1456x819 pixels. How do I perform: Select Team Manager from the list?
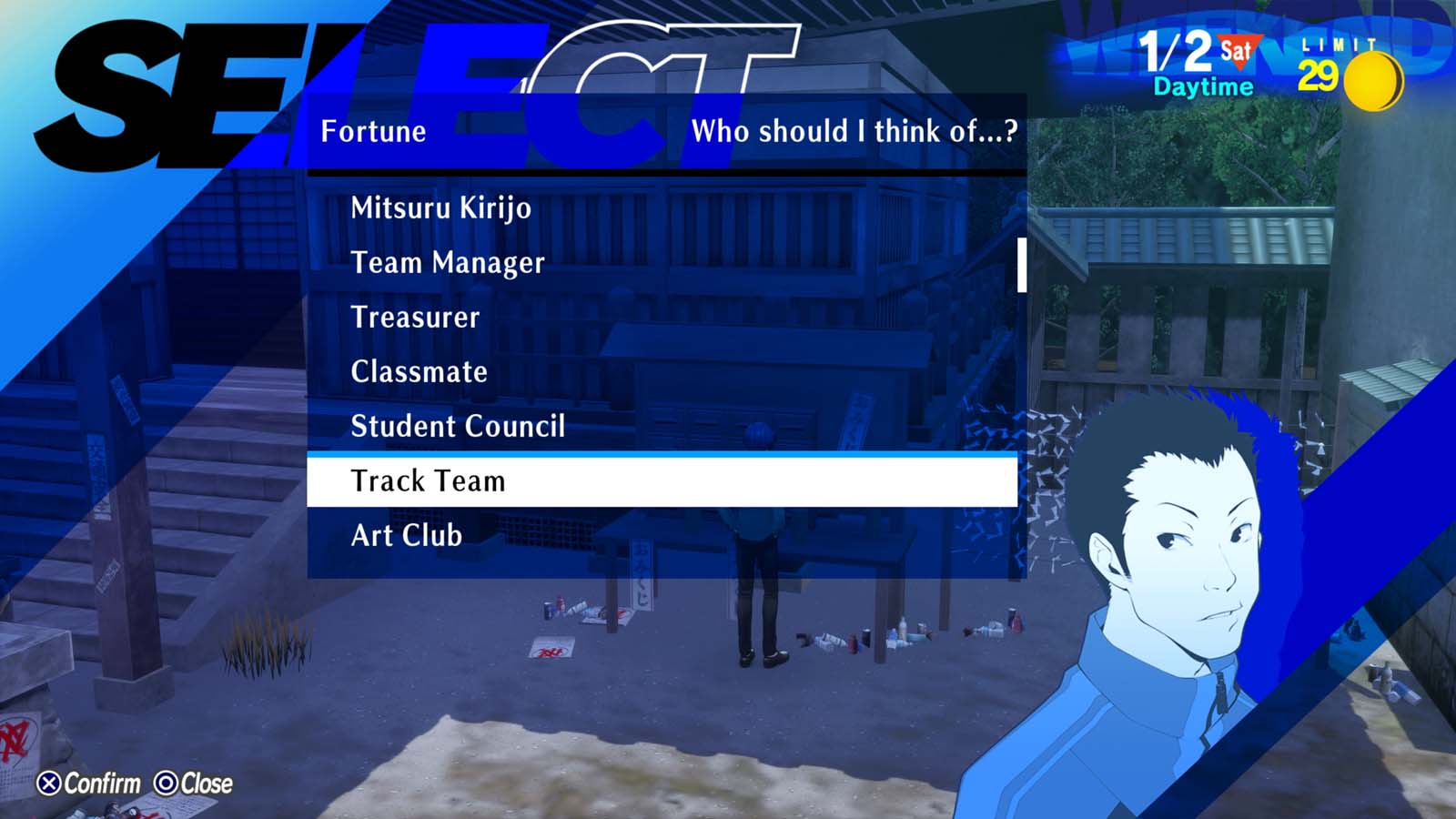pyautogui.click(x=448, y=263)
